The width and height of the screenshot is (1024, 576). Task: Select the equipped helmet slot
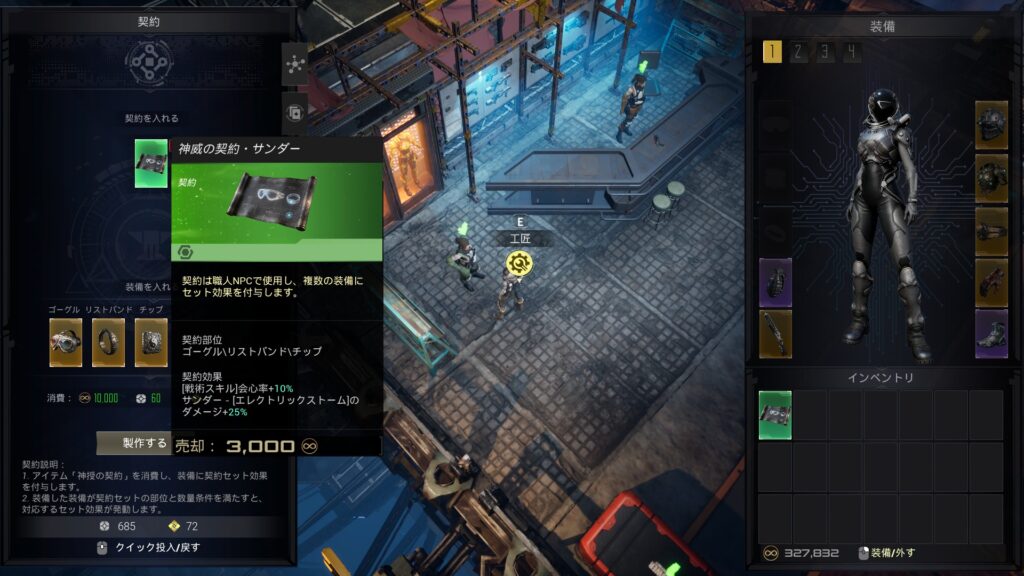point(991,124)
